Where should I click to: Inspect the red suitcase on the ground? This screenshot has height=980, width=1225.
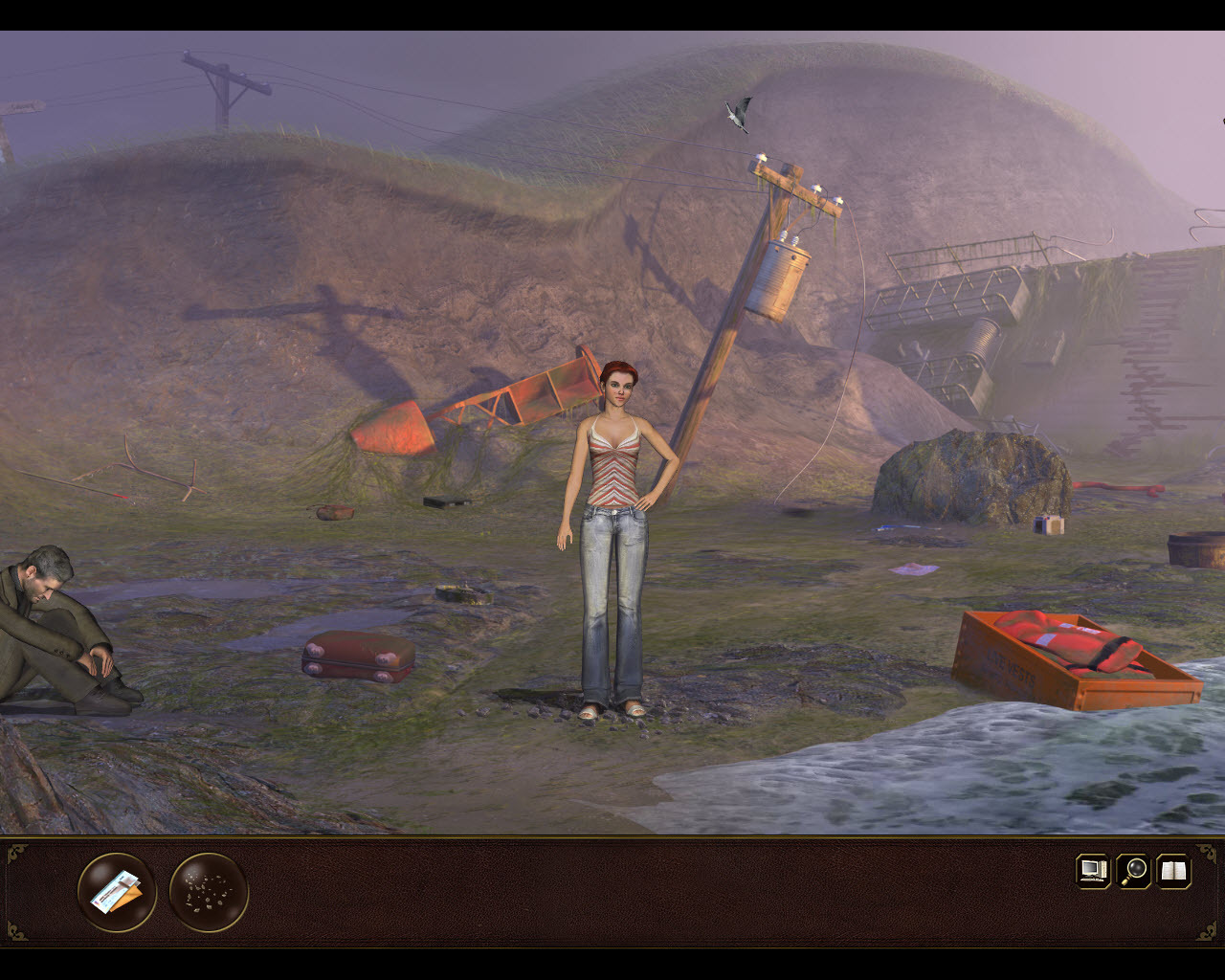(356, 657)
